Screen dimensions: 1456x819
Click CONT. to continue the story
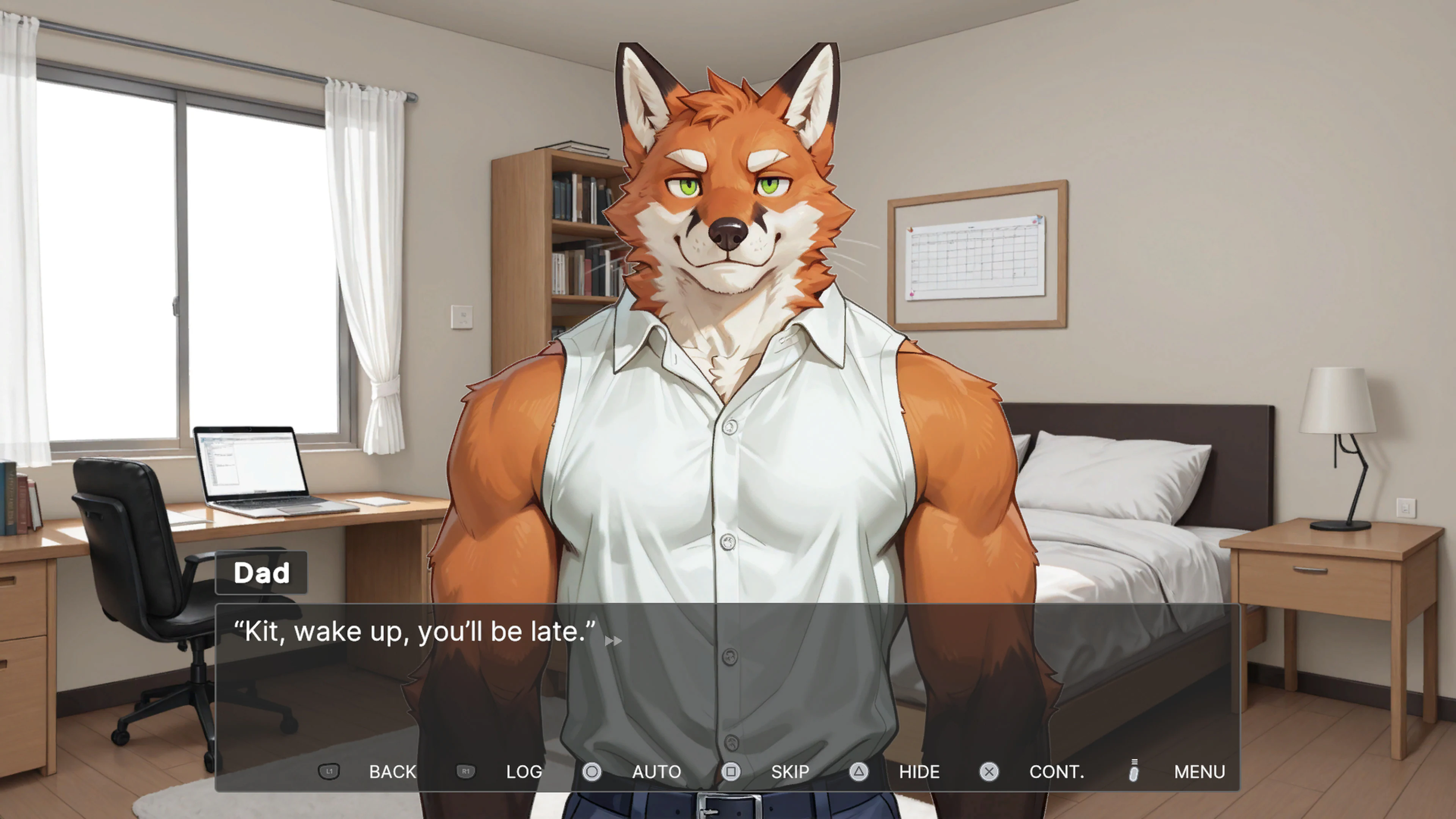tap(1057, 772)
